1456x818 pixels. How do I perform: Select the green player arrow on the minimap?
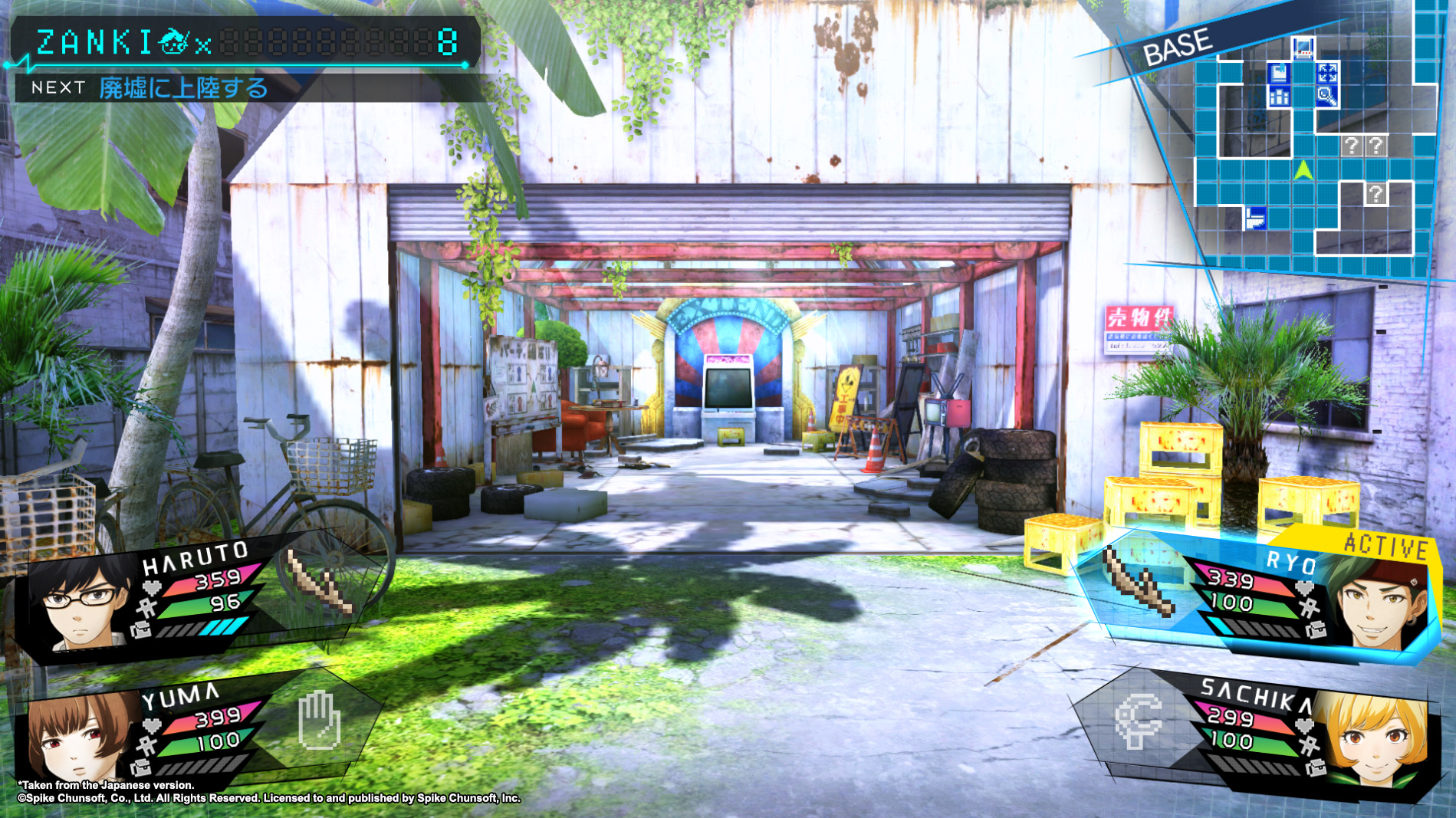(x=1303, y=169)
